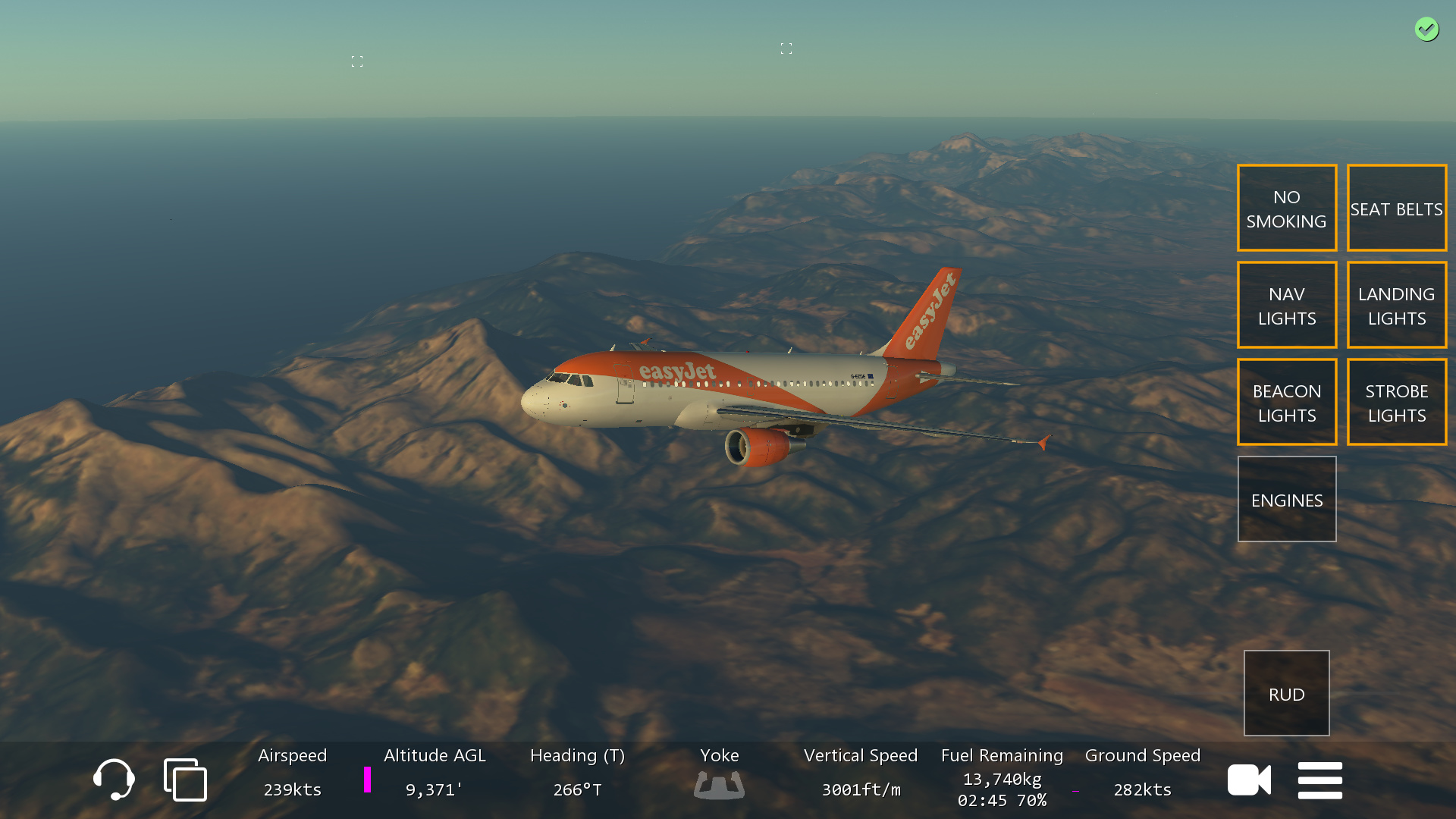Choose the Altitude AGL status panel
This screenshot has height=819, width=1456.
434,773
